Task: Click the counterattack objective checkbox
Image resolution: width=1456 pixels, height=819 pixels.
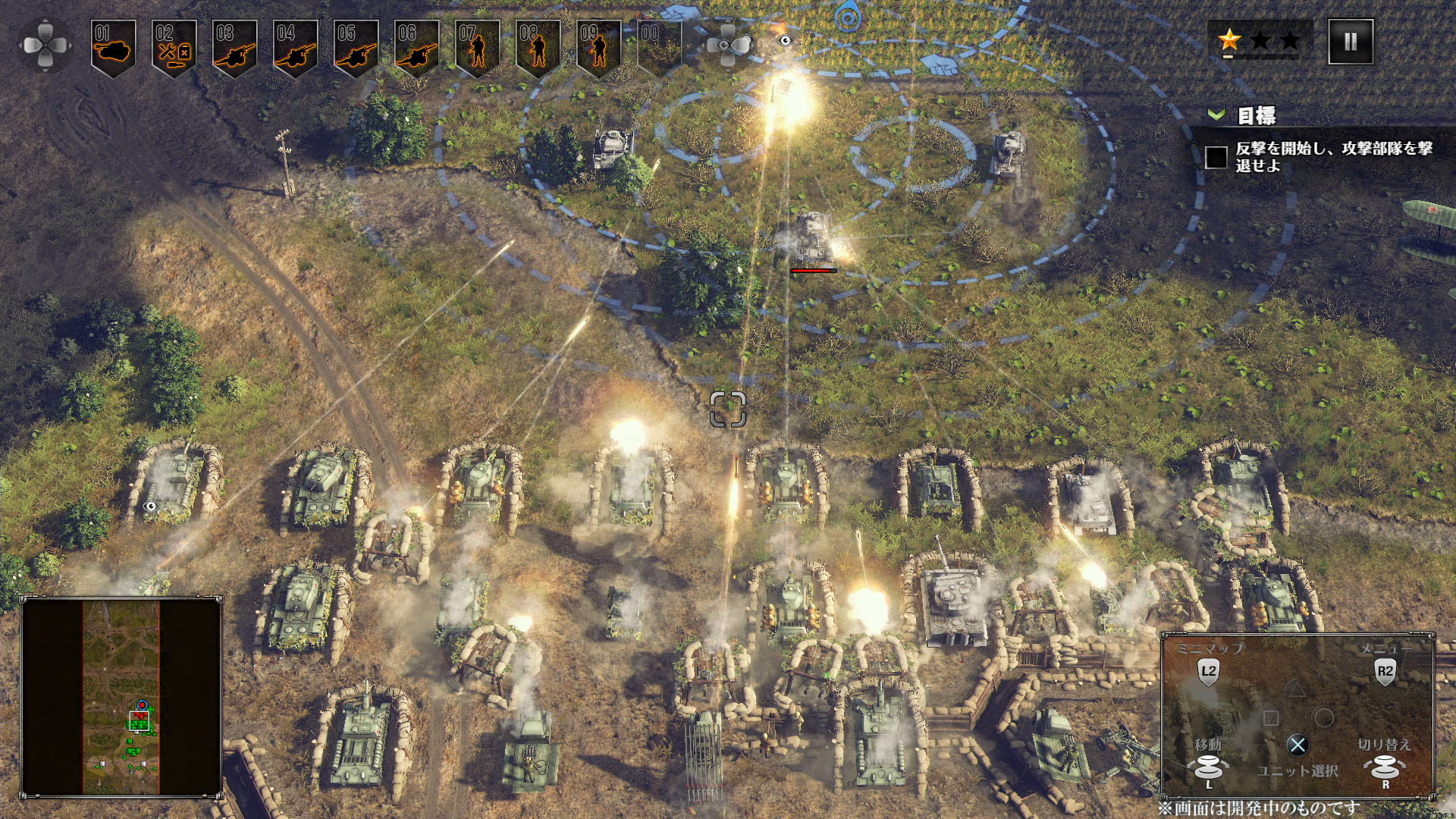Action: tap(1216, 158)
